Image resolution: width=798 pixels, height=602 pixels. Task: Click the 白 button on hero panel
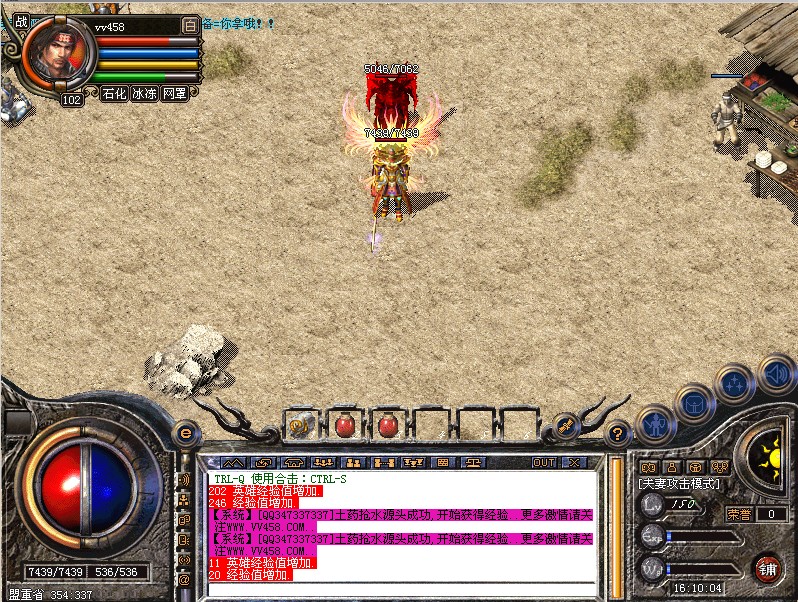191,25
